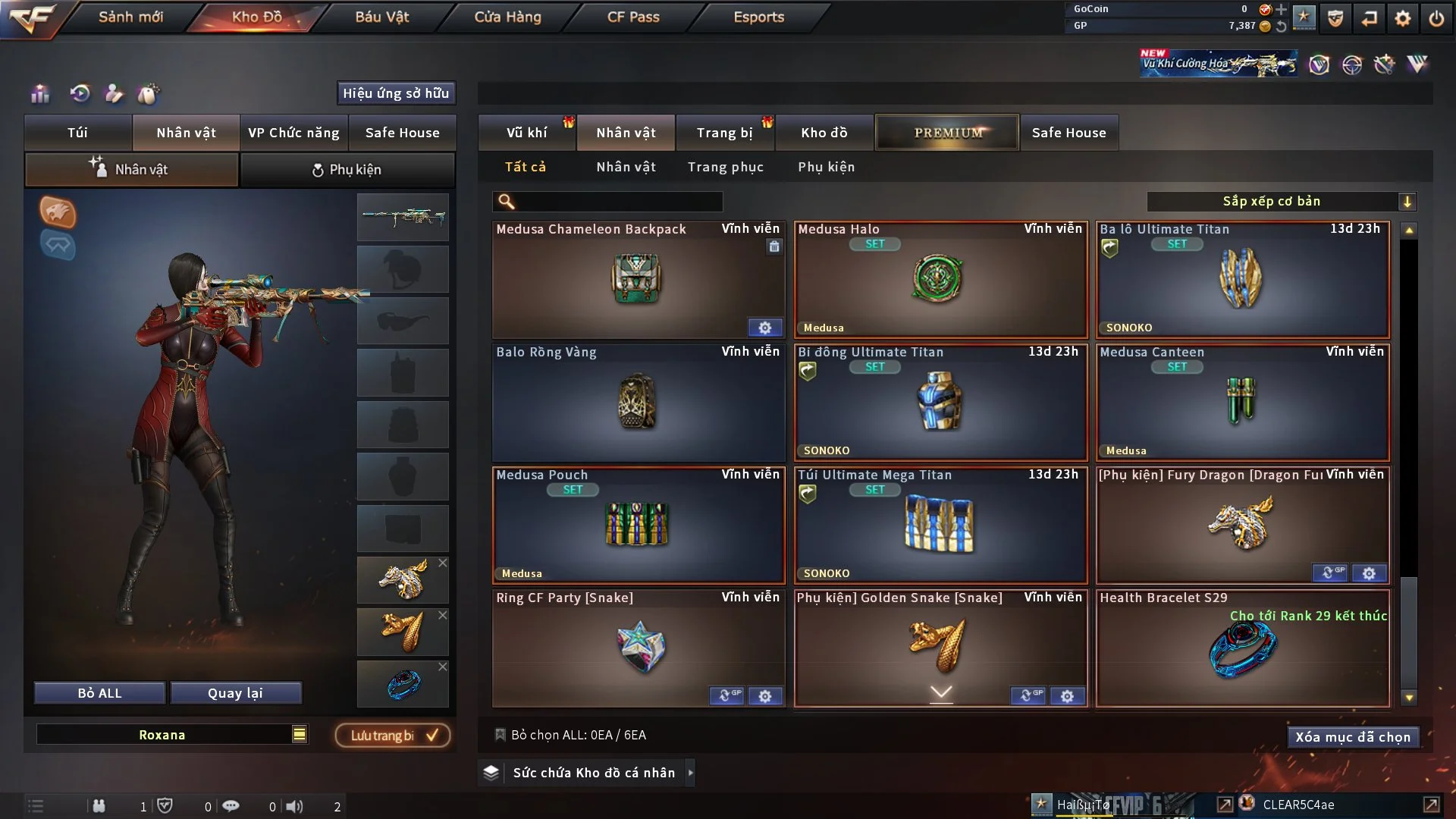This screenshot has width=1456, height=819.
Task: Click the orange return arrow icon
Action: point(1370,18)
